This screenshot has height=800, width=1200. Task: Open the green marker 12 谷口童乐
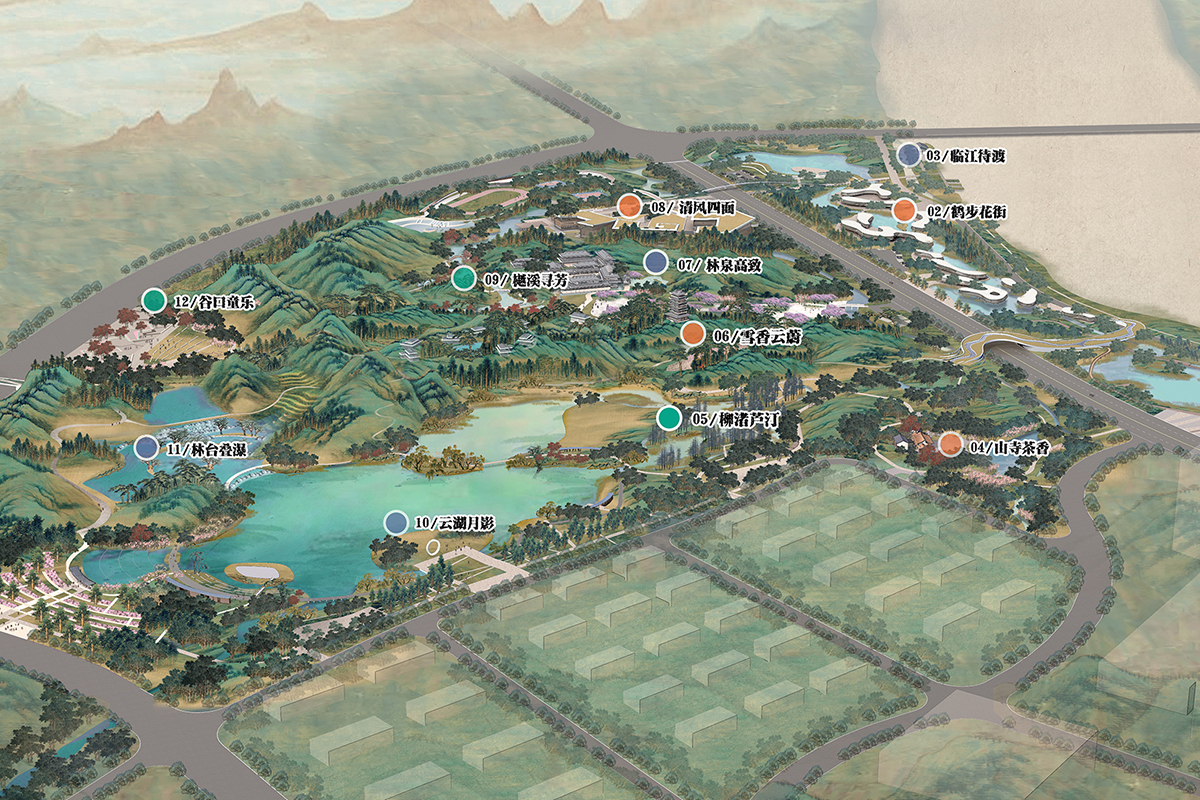click(x=154, y=300)
